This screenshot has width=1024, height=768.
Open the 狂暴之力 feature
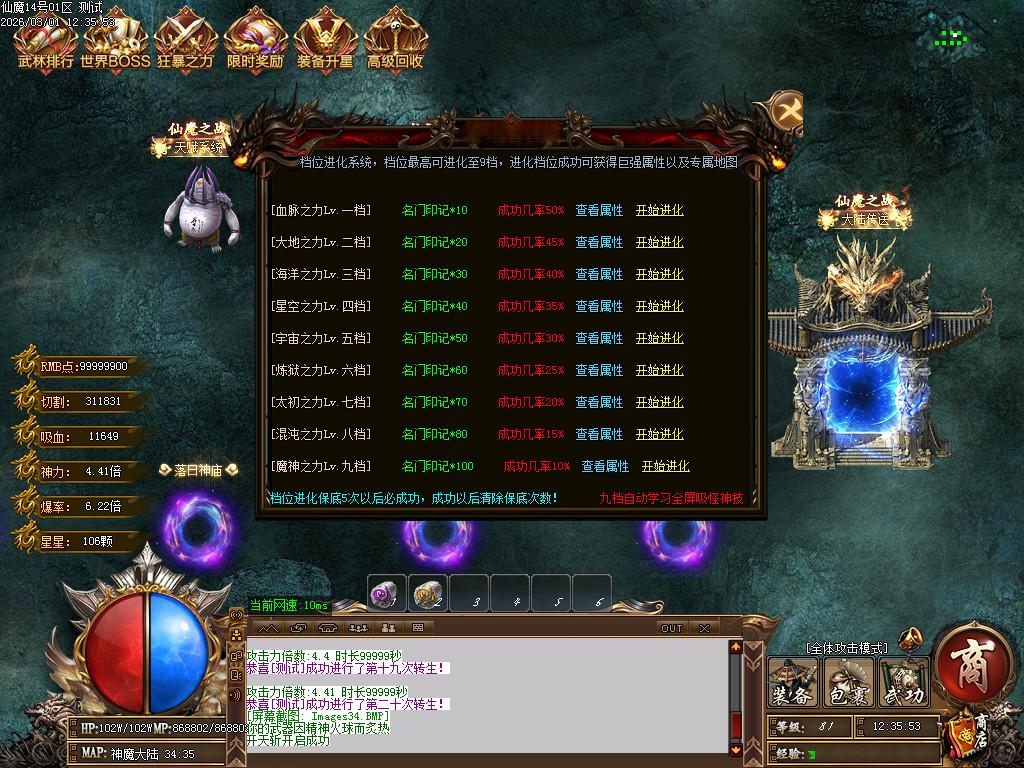185,45
